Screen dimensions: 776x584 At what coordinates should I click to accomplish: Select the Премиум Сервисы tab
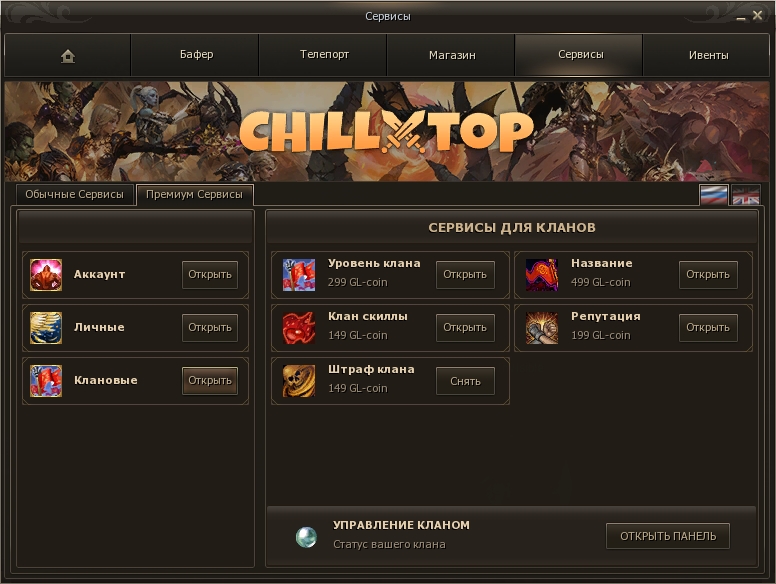point(194,194)
